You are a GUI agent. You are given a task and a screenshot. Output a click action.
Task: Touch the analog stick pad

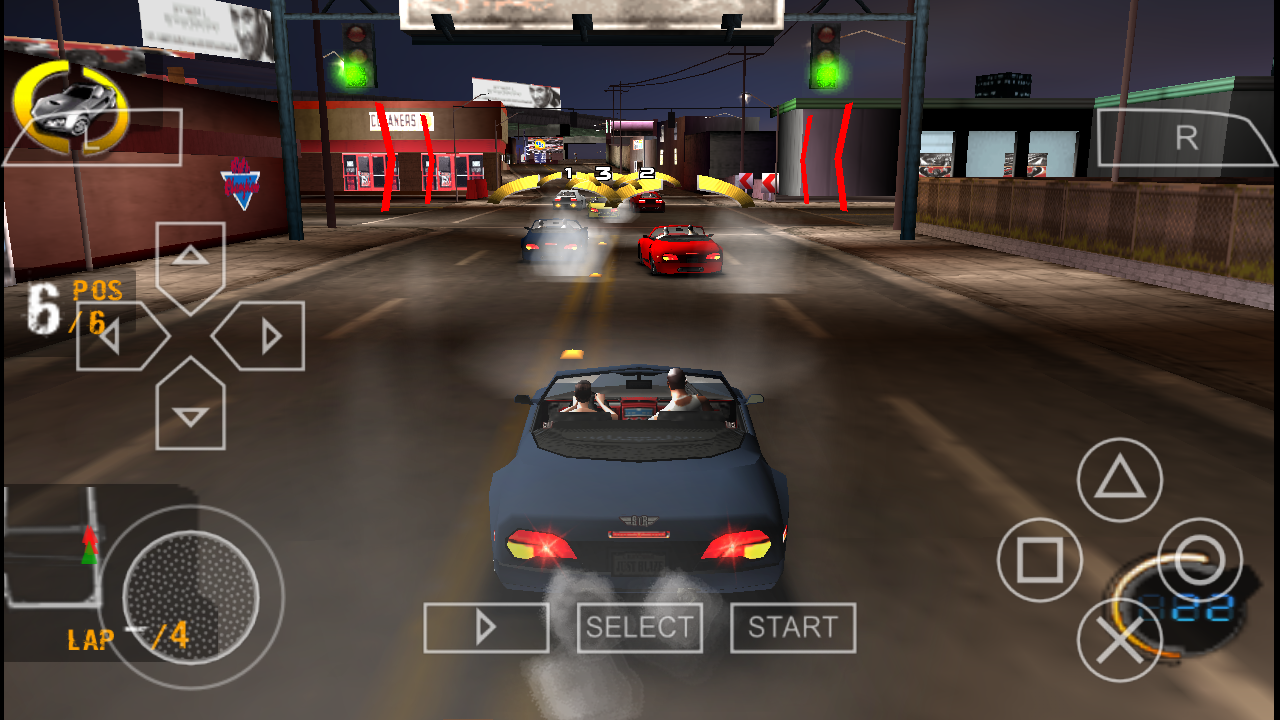point(191,596)
